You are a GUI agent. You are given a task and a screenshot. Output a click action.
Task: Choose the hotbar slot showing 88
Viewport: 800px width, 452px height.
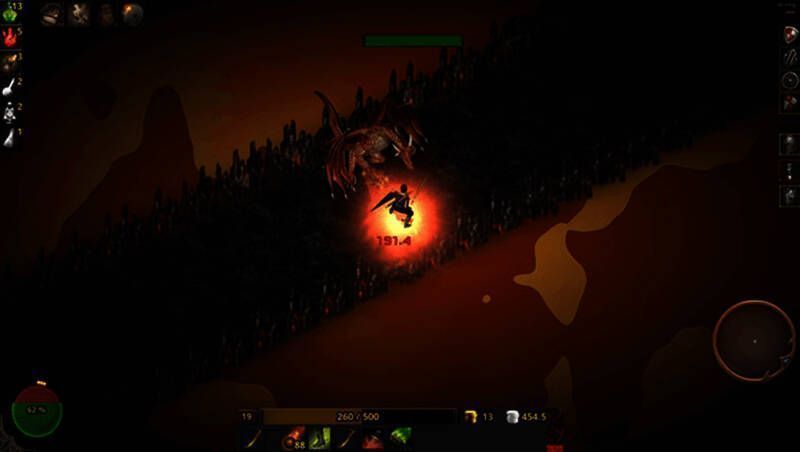294,438
